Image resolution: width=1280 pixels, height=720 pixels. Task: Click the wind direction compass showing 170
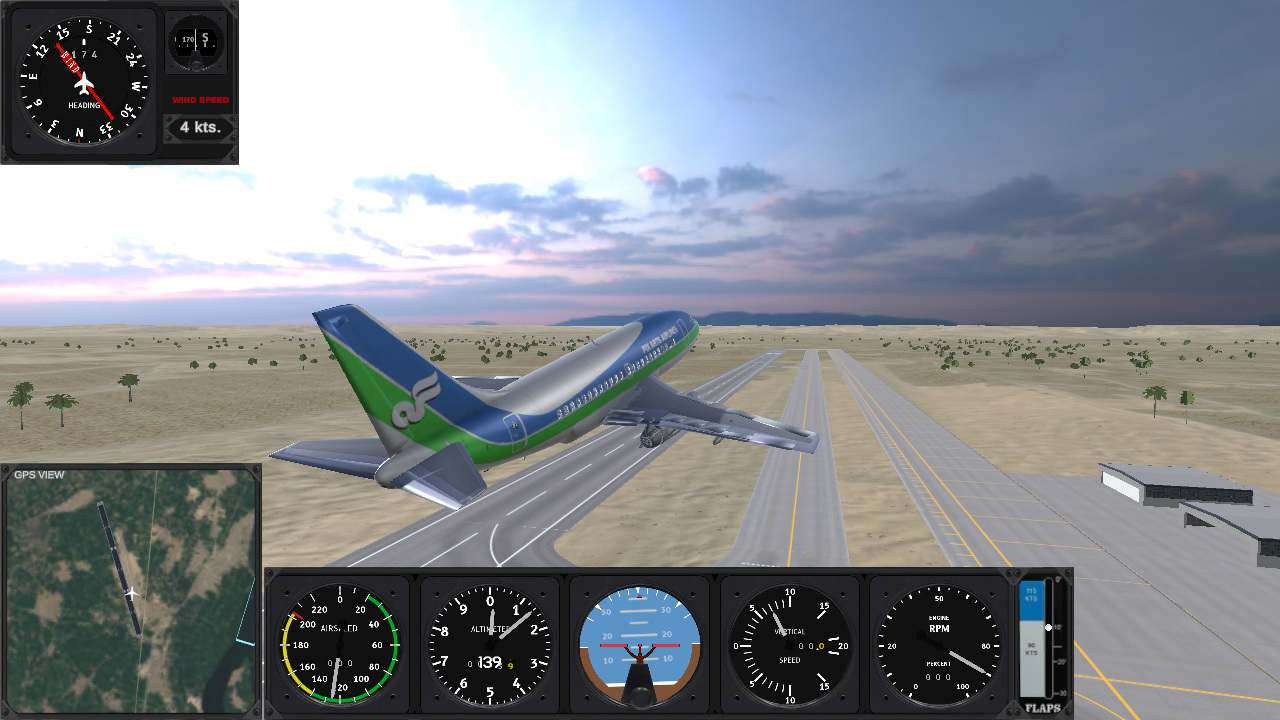[x=196, y=42]
